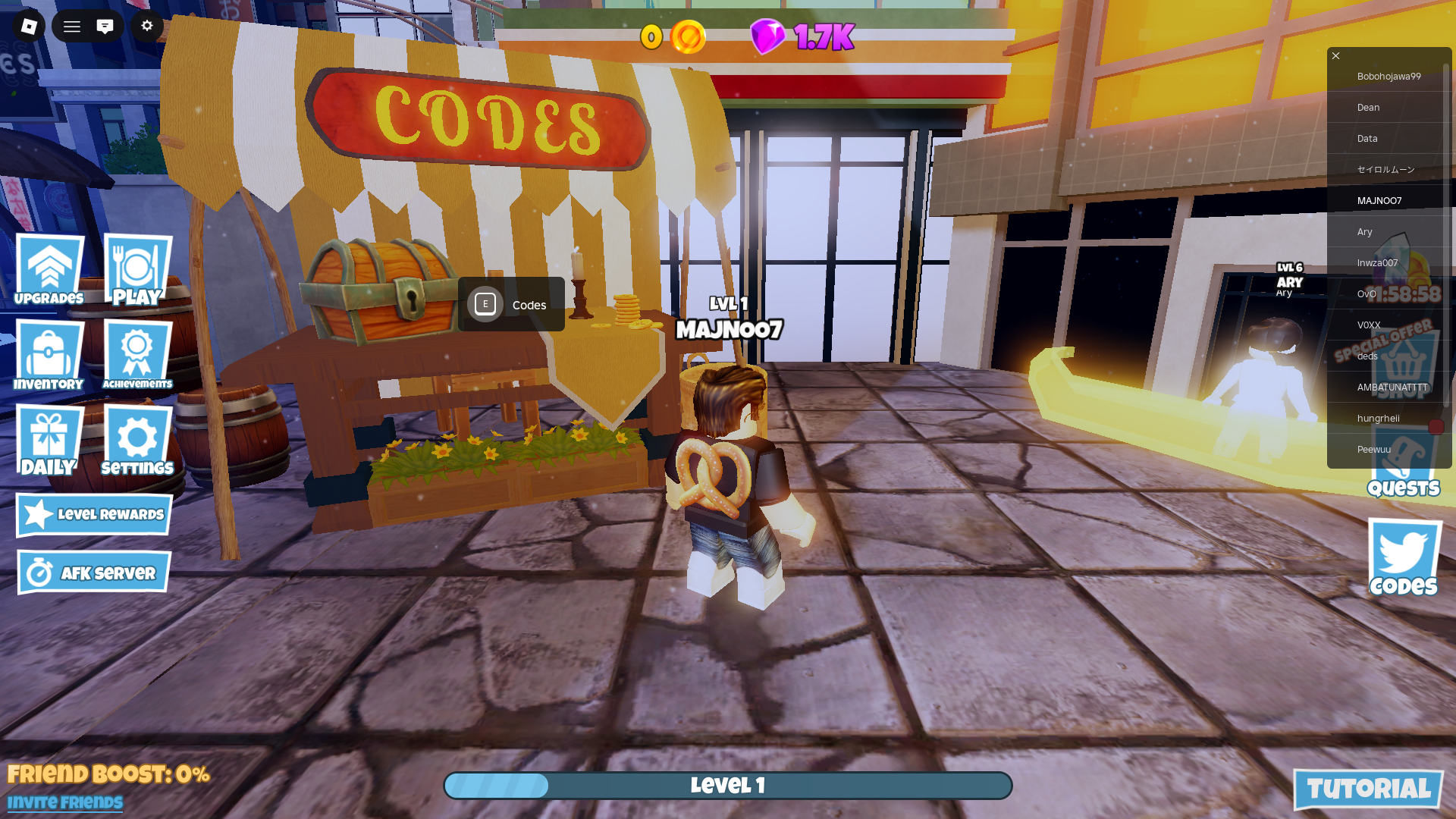Open the in-game Settings gear tile

(137, 441)
